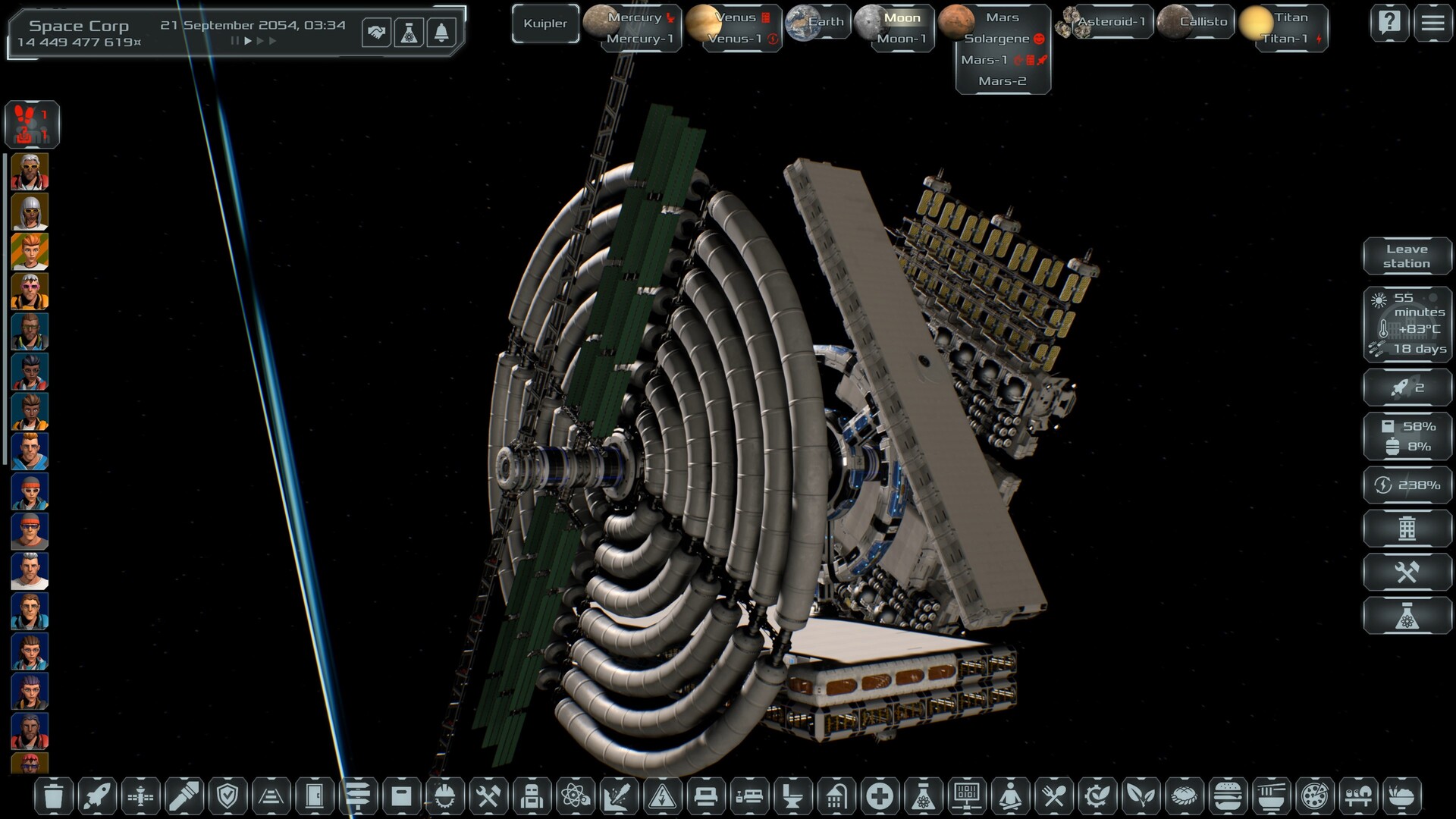Open the hamburger main menu

(x=1432, y=24)
